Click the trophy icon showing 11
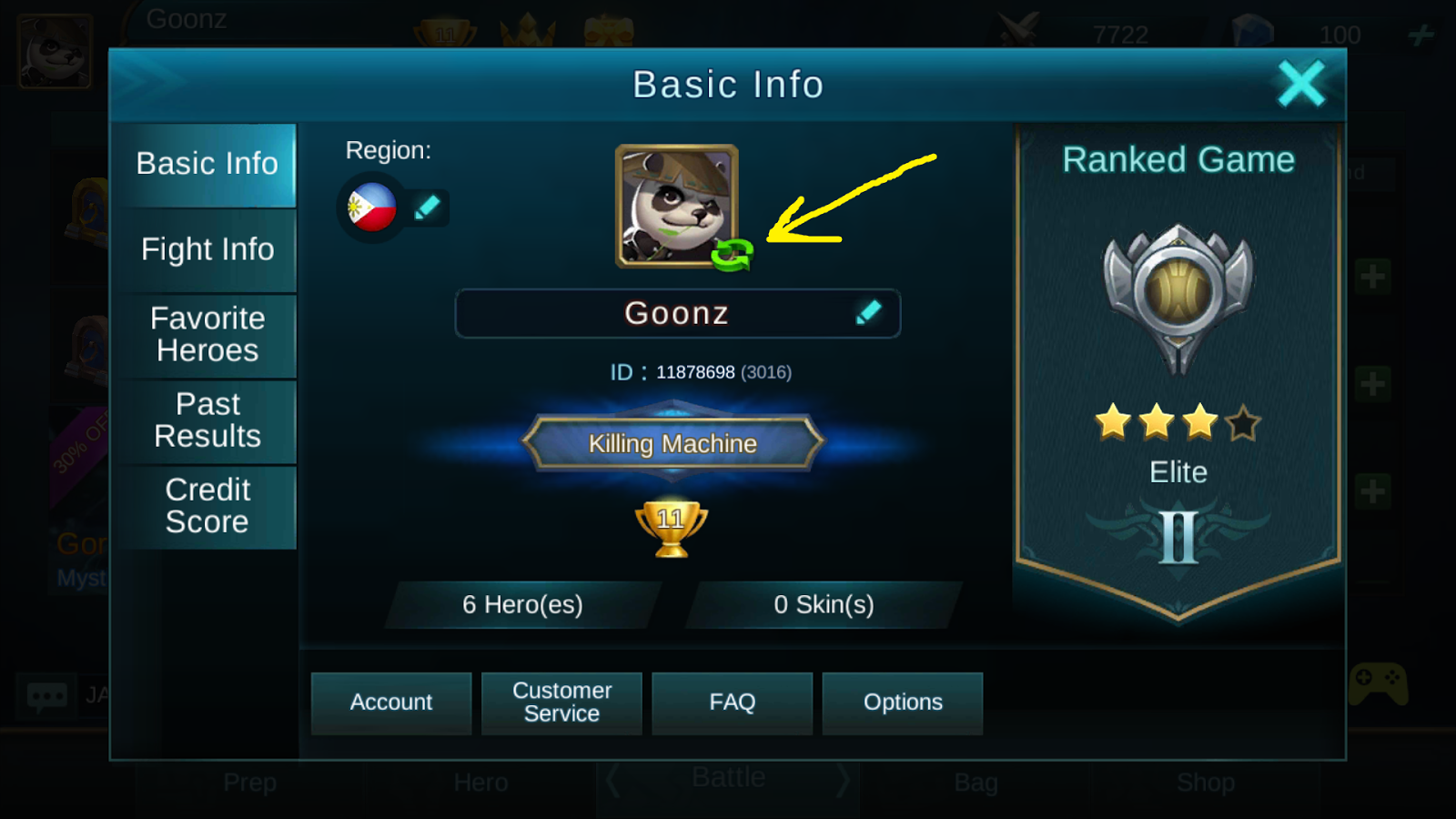The image size is (1456, 819). click(672, 526)
